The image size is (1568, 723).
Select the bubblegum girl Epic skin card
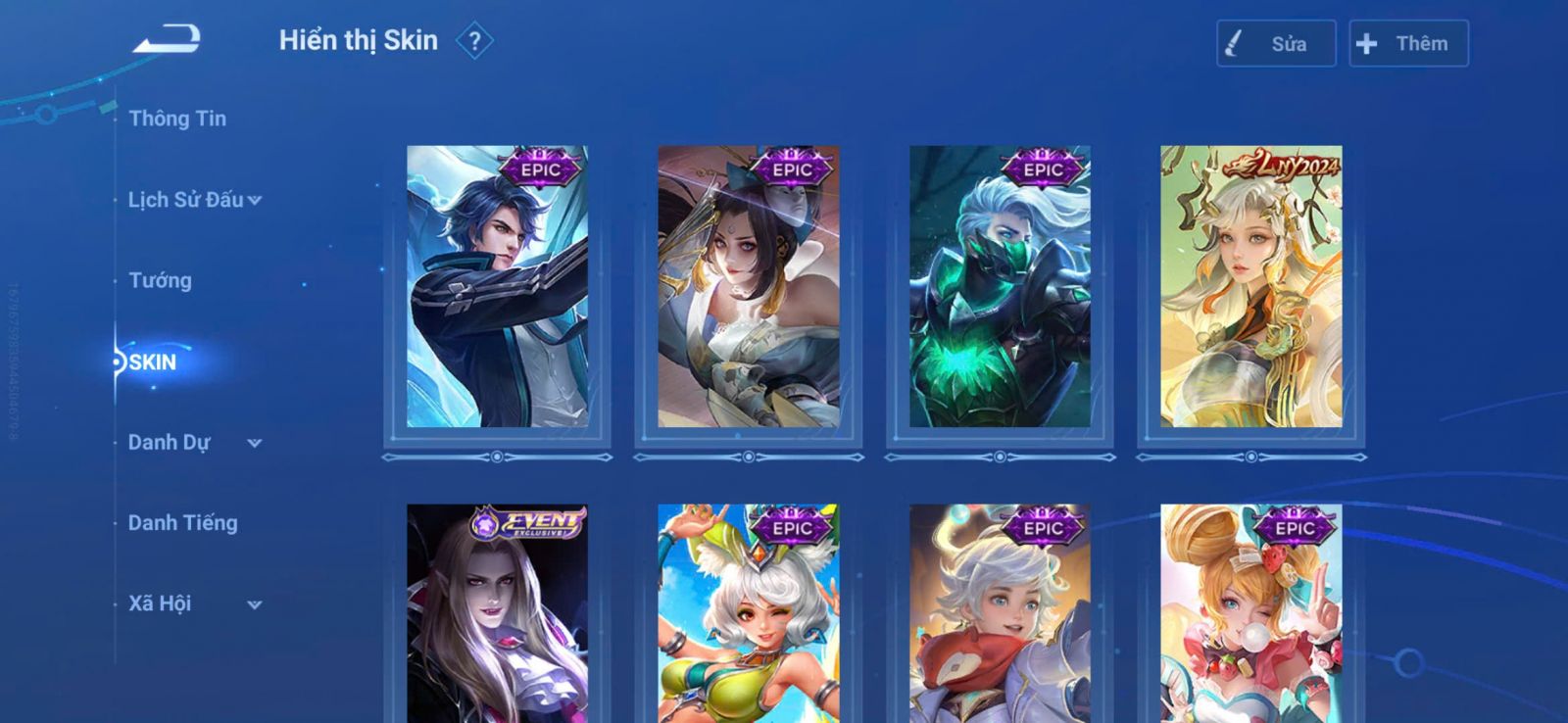[1250, 614]
